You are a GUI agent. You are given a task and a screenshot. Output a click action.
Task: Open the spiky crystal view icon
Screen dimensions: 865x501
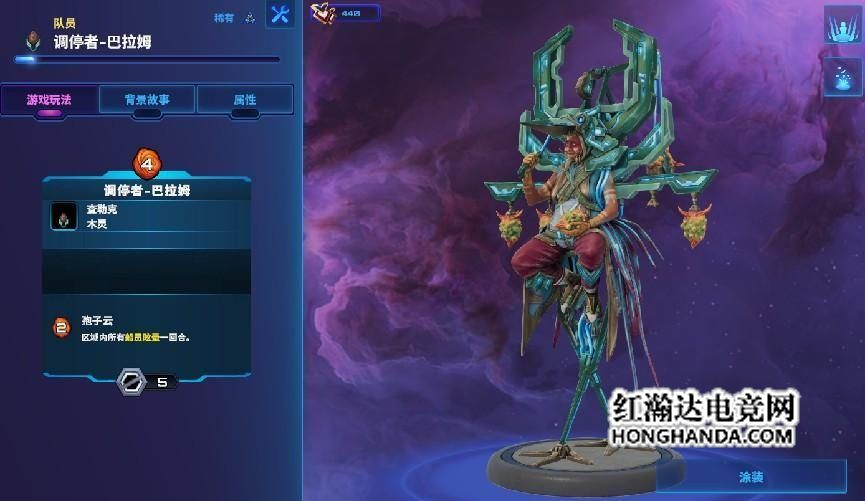coord(843,25)
